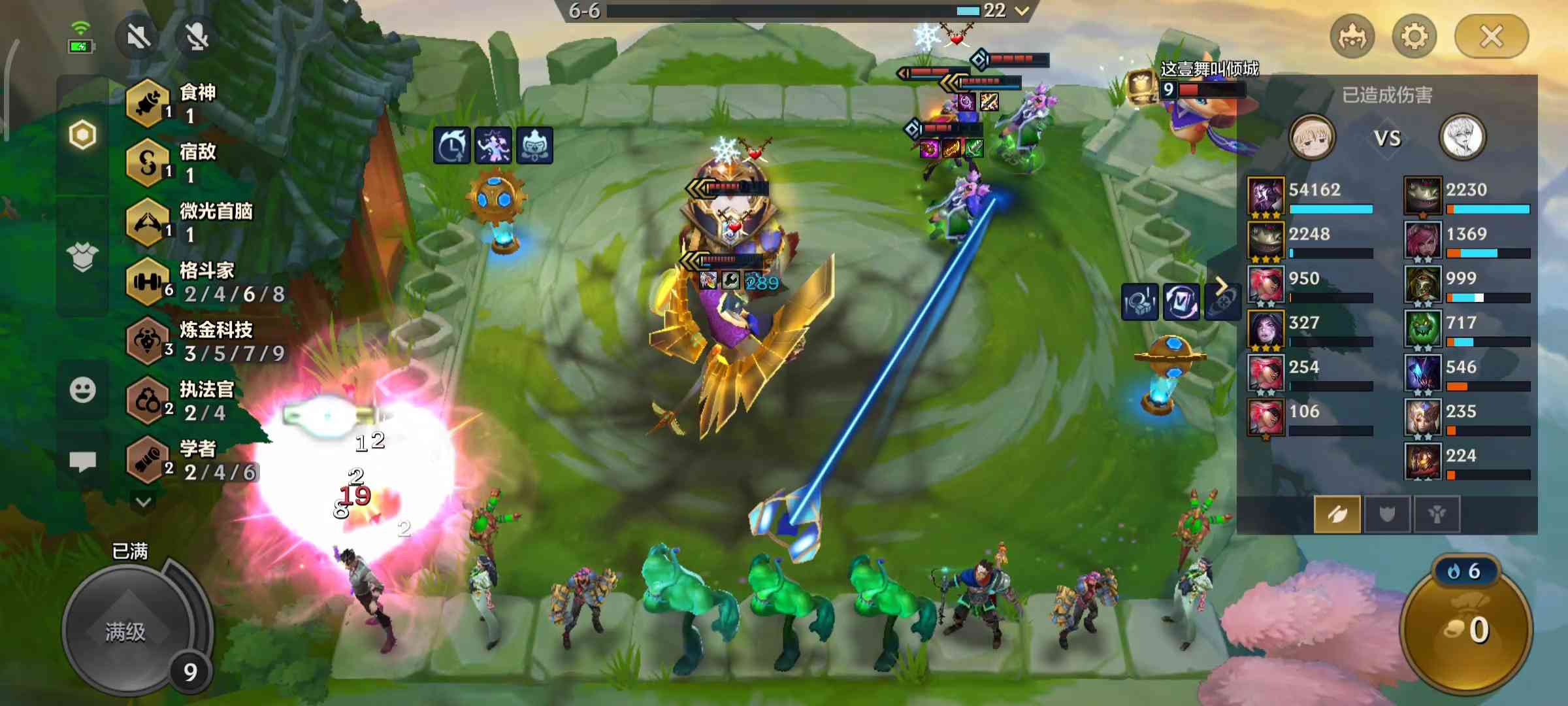Open the crowned creature icon beside settings
Screen dimensions: 1568x706
click(x=1352, y=37)
